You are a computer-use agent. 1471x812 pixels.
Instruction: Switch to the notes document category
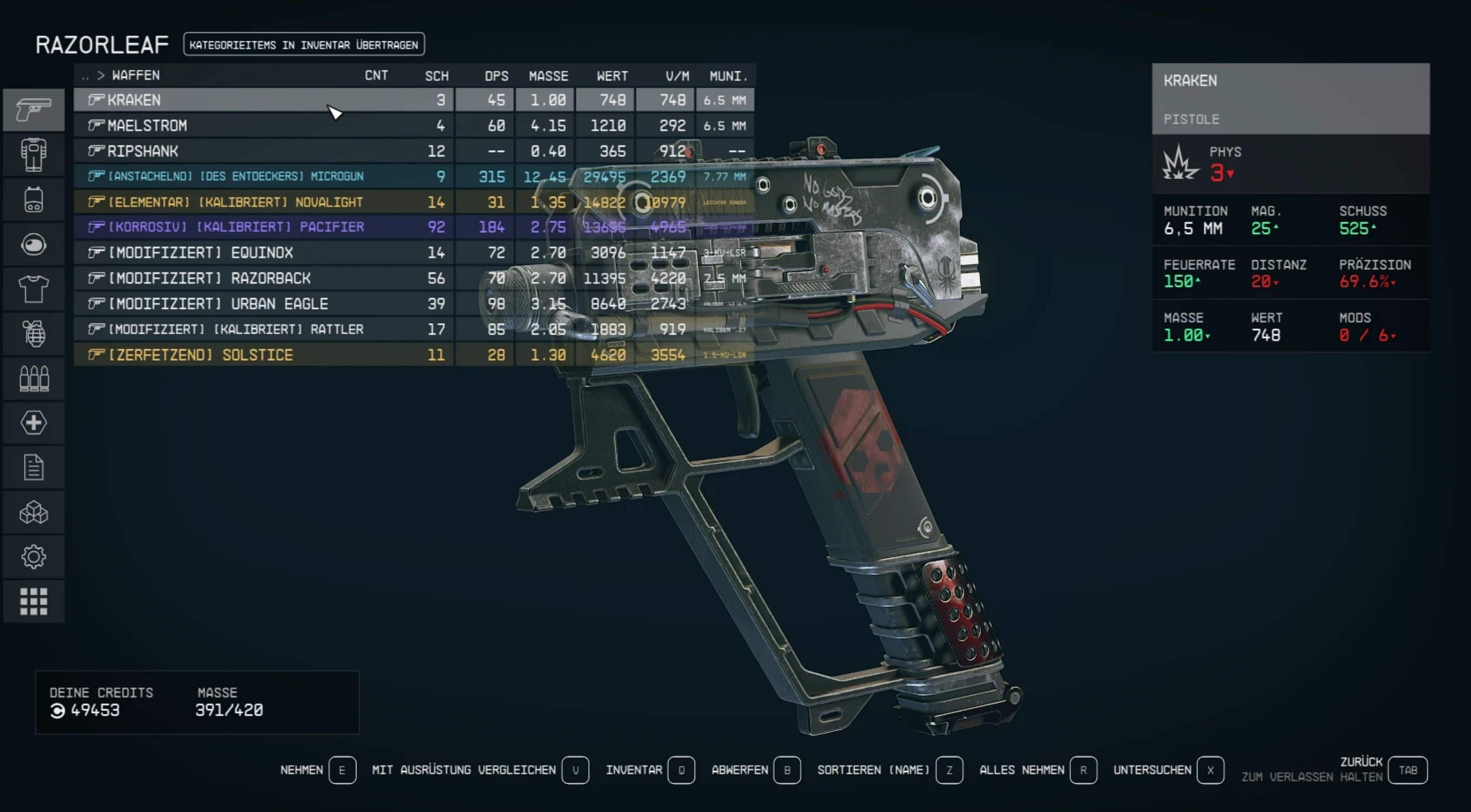pos(34,468)
